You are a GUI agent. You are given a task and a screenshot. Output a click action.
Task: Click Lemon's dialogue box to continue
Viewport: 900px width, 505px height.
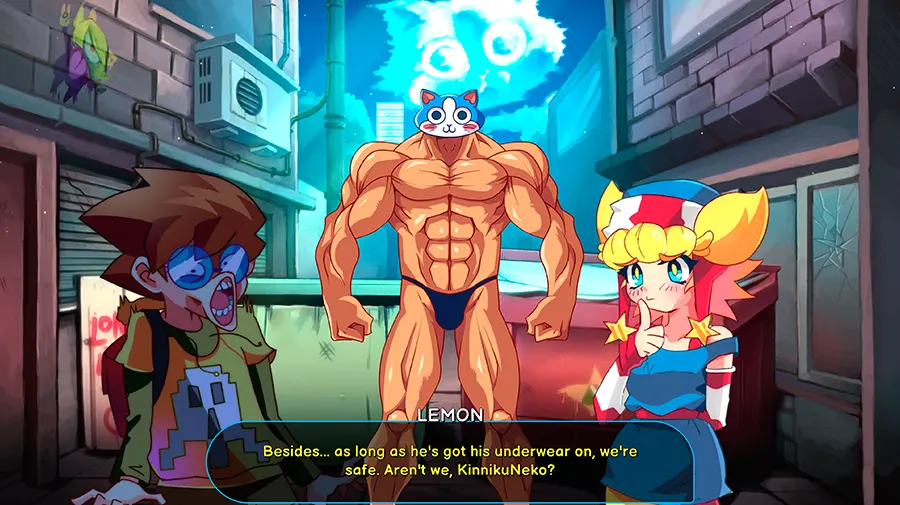click(450, 461)
